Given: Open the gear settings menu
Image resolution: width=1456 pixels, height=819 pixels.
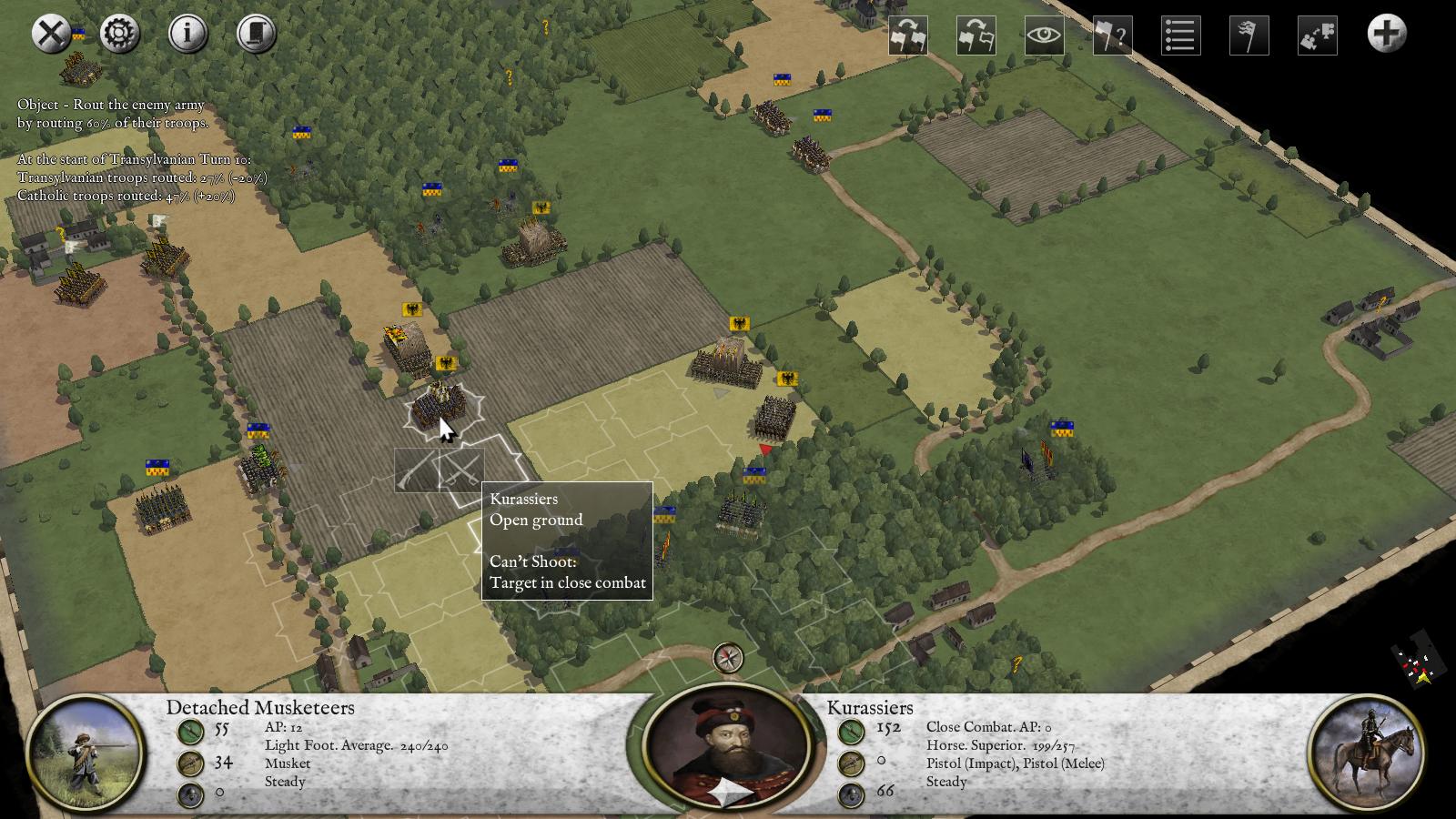Looking at the screenshot, I should point(120,35).
